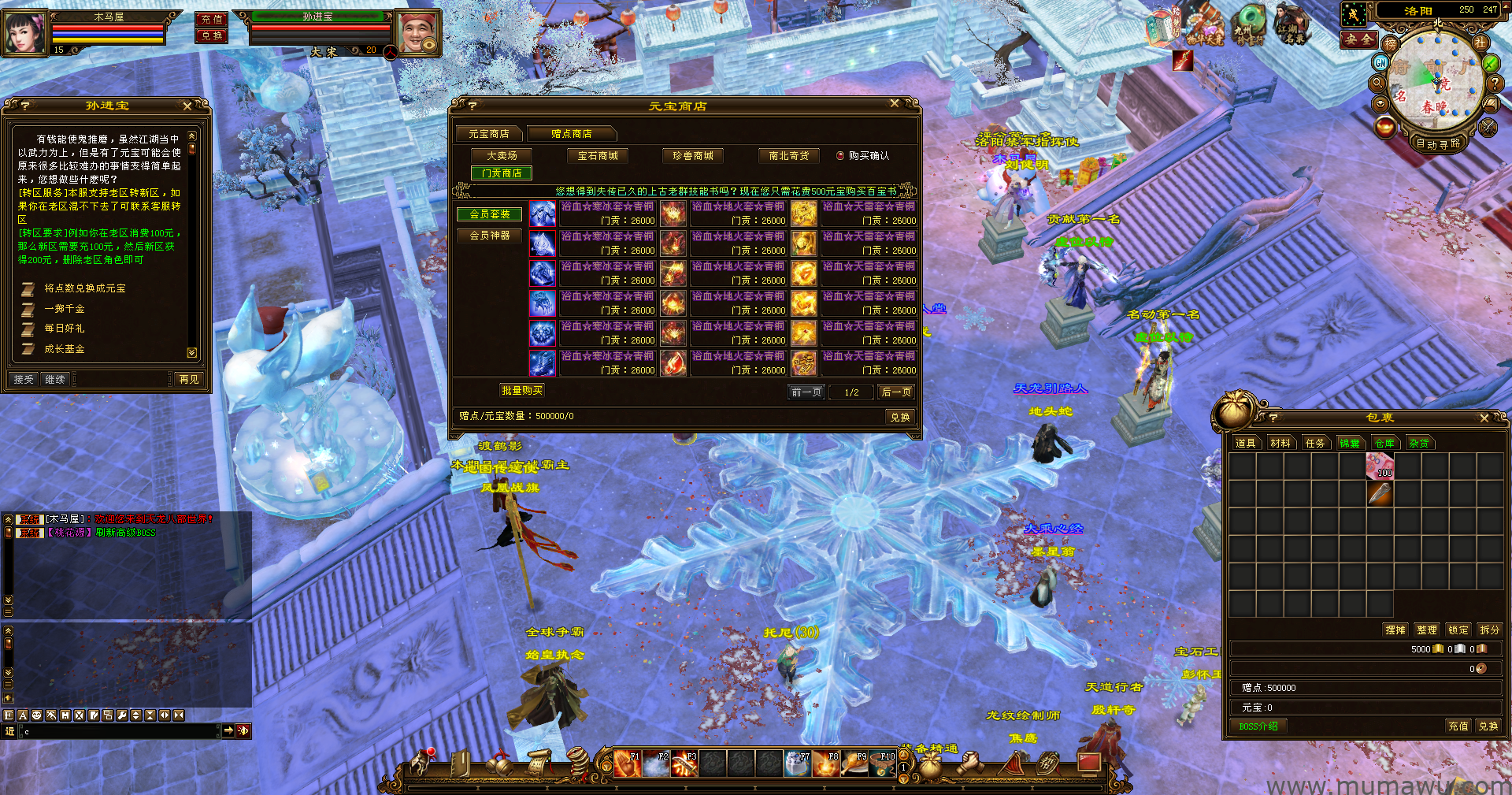1512x795 pixels.
Task: Choose the 一掷千金 dialogue option
Action: click(65, 309)
